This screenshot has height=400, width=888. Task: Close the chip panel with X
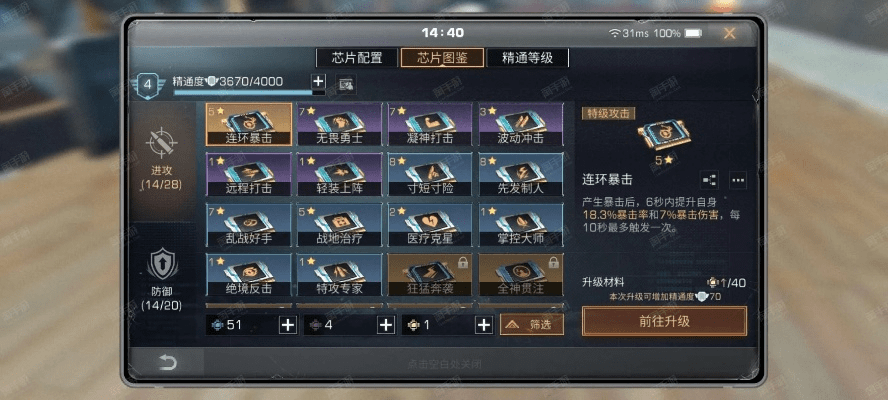pos(730,33)
